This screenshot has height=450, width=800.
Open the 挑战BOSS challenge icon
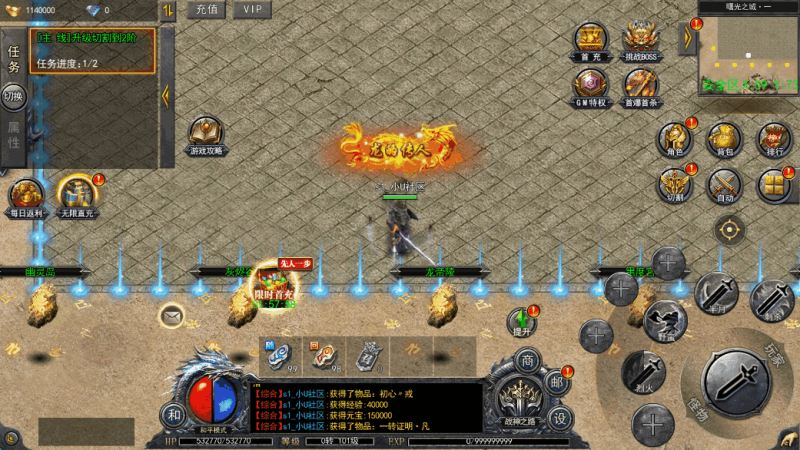tap(641, 40)
